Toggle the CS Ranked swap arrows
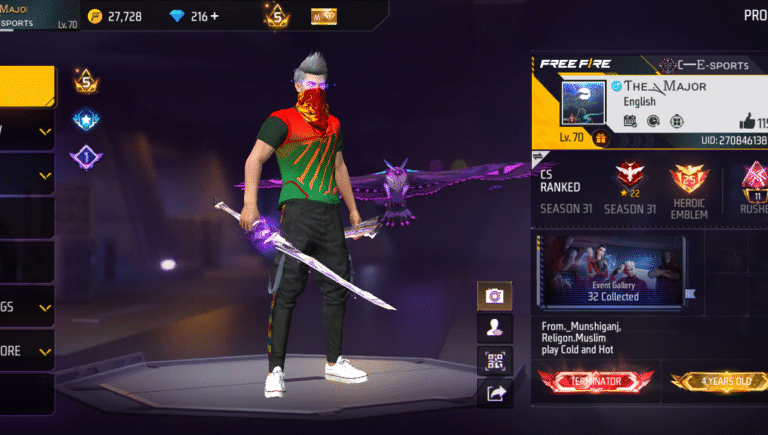 [540, 157]
